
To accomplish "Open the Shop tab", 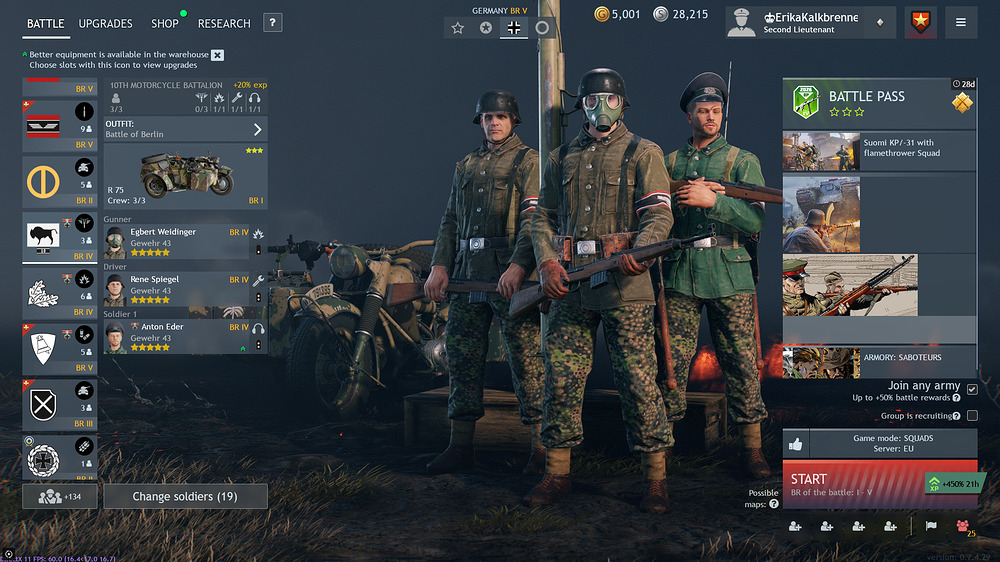I will coord(165,23).
